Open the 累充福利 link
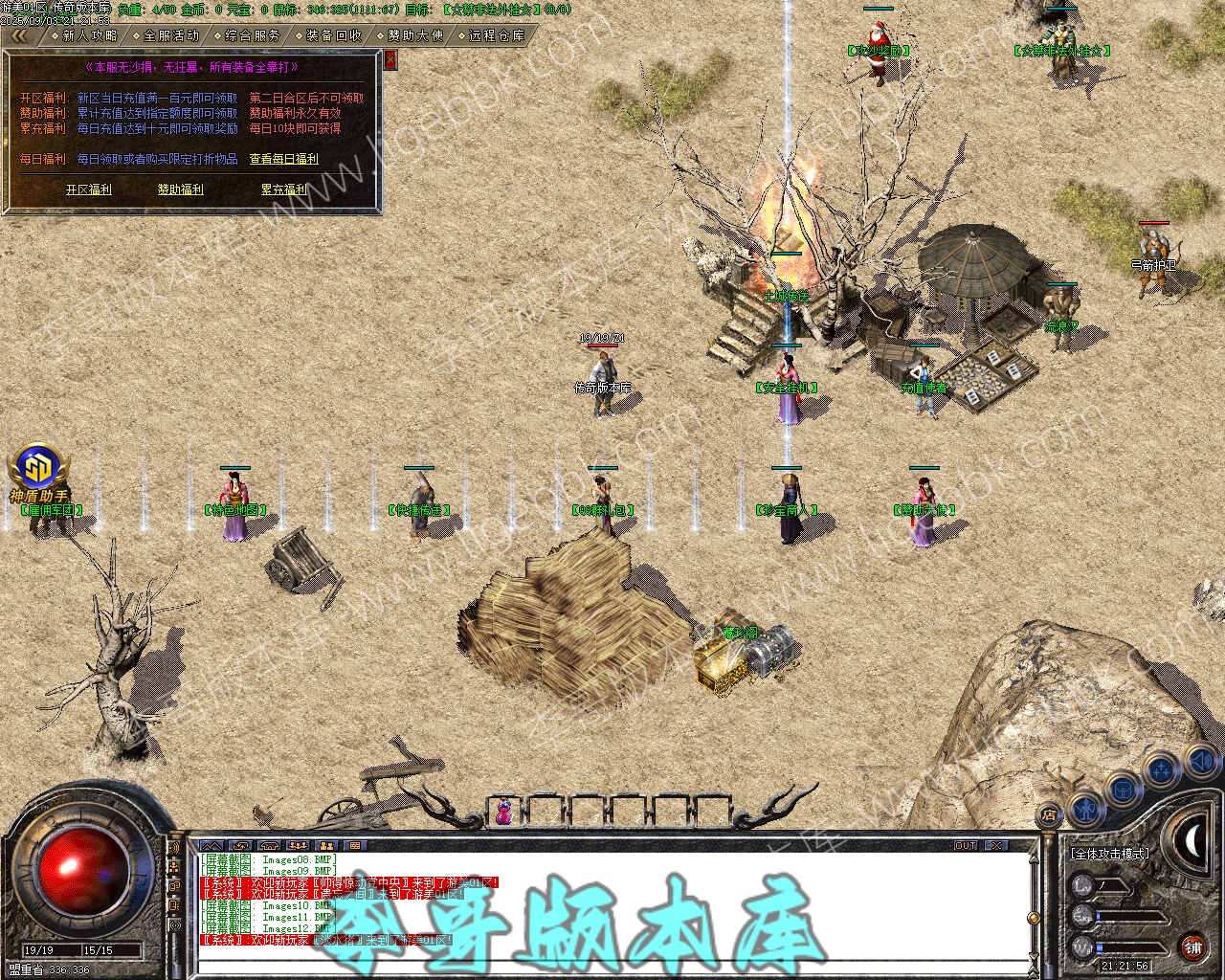Viewport: 1225px width, 980px height. pos(283,189)
